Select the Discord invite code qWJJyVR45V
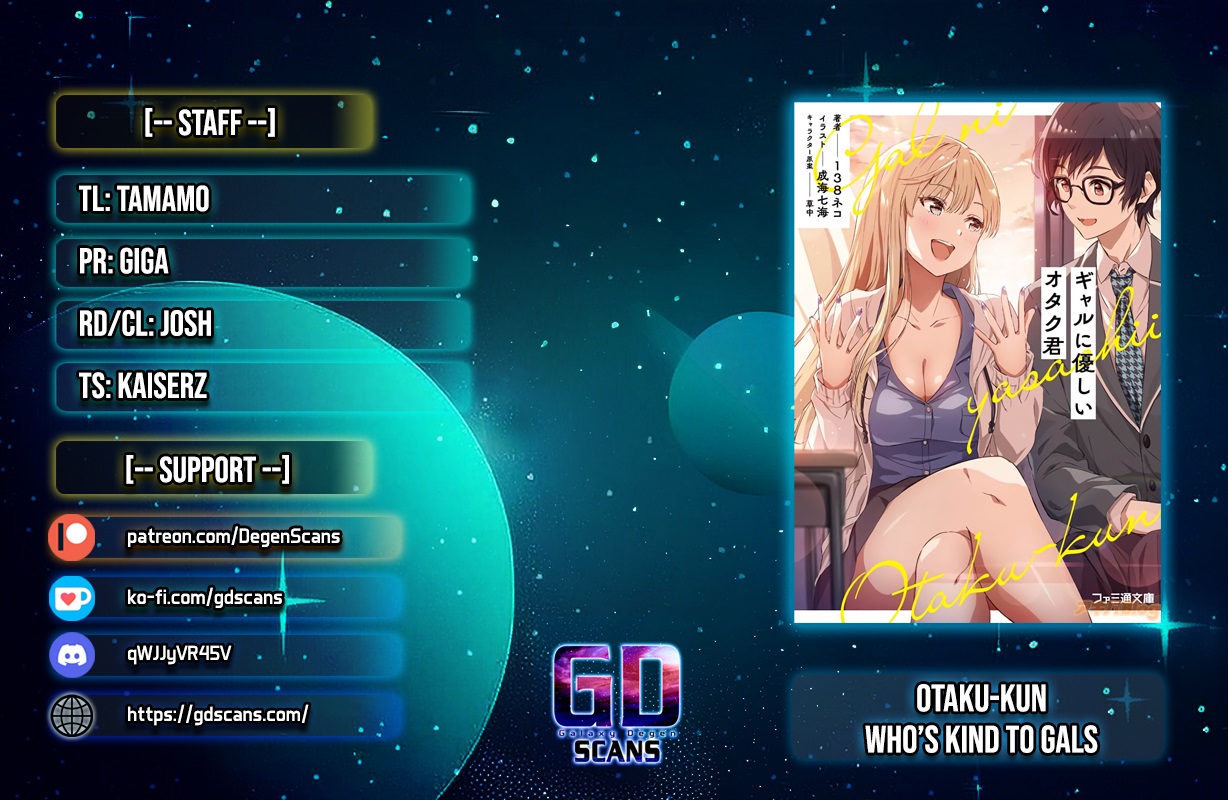The height and width of the screenshot is (800, 1228). tap(180, 655)
